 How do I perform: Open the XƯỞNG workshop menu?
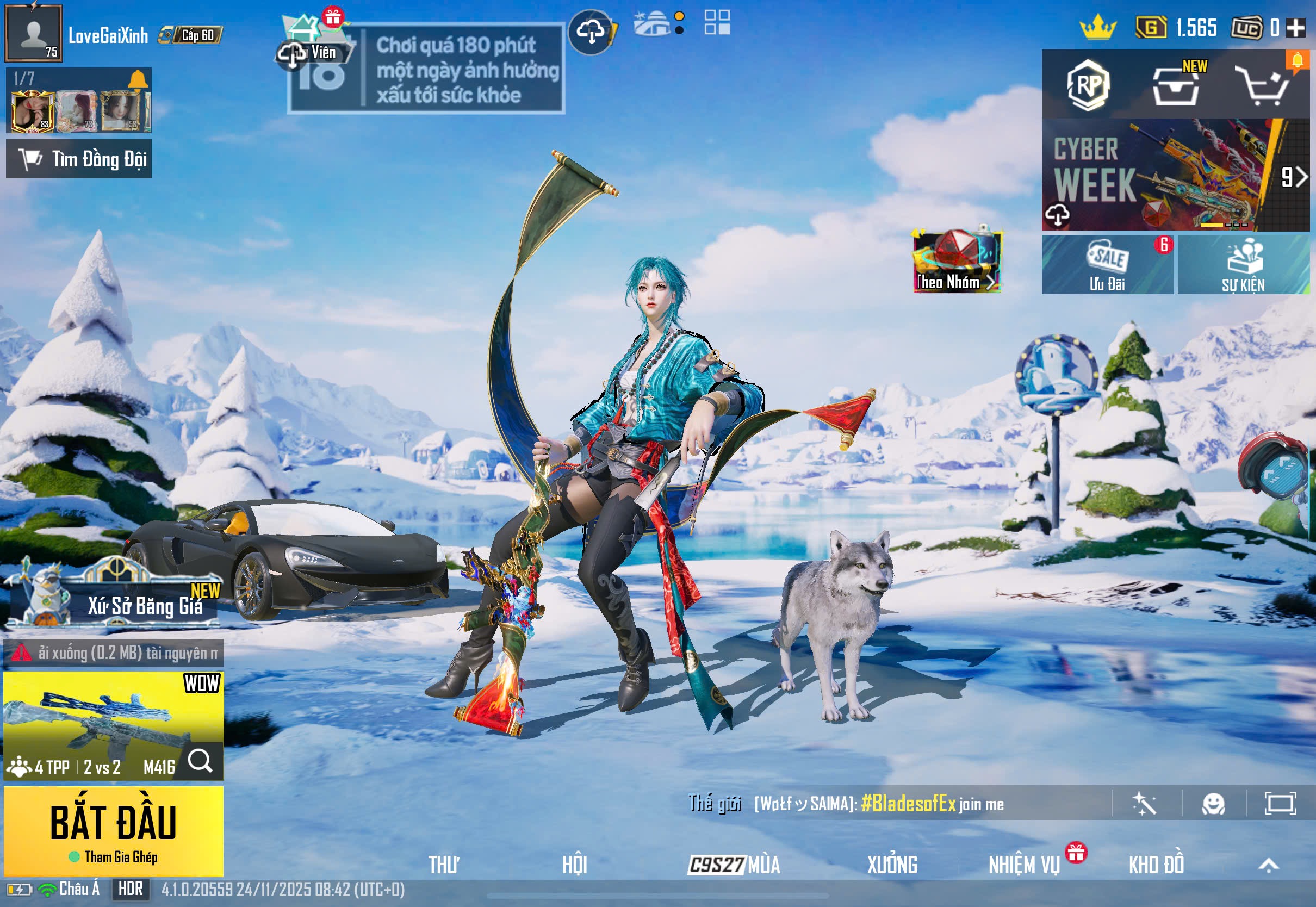891,865
